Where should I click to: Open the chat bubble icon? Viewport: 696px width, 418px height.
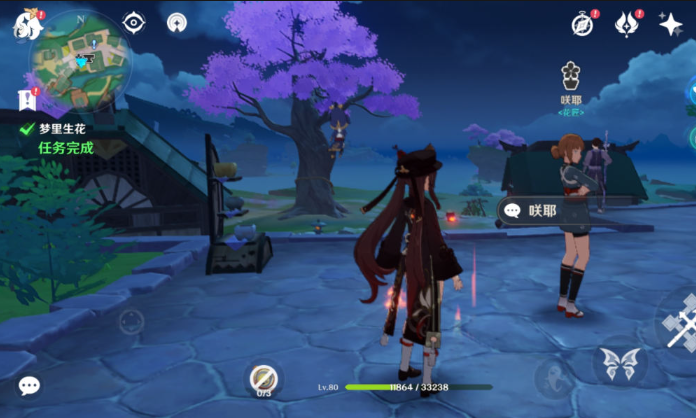(x=29, y=385)
